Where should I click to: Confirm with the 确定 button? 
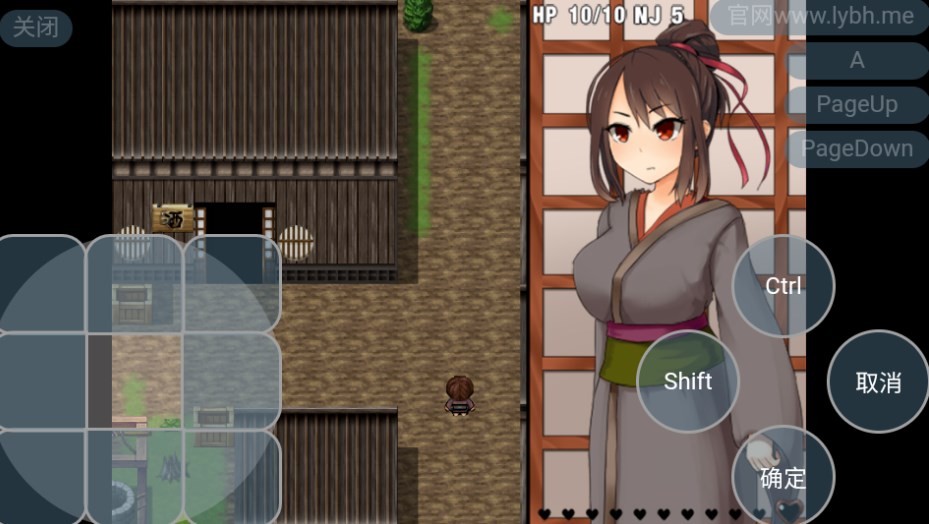point(783,476)
